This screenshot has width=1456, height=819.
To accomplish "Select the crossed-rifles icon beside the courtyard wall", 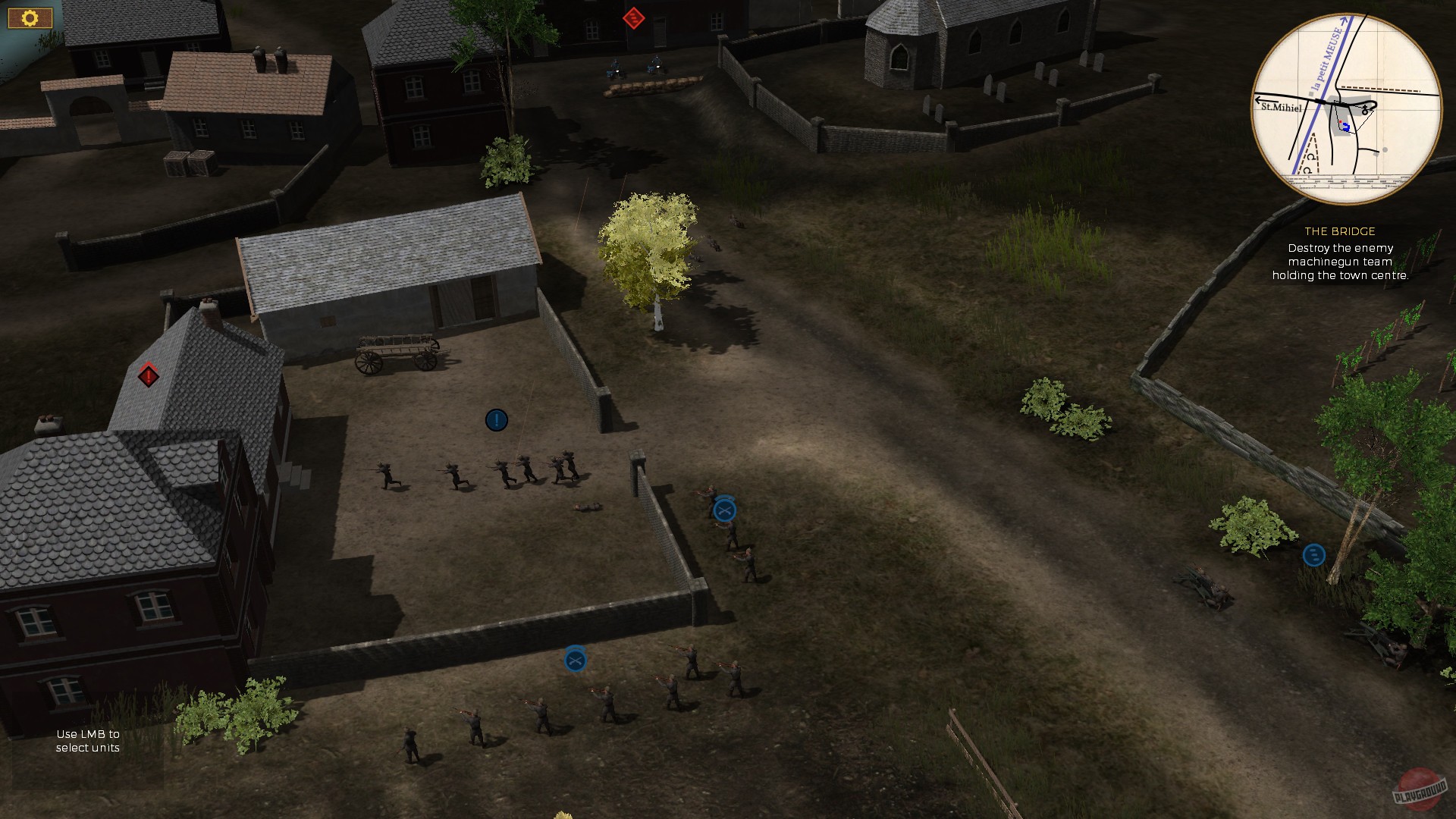I will pos(726,510).
